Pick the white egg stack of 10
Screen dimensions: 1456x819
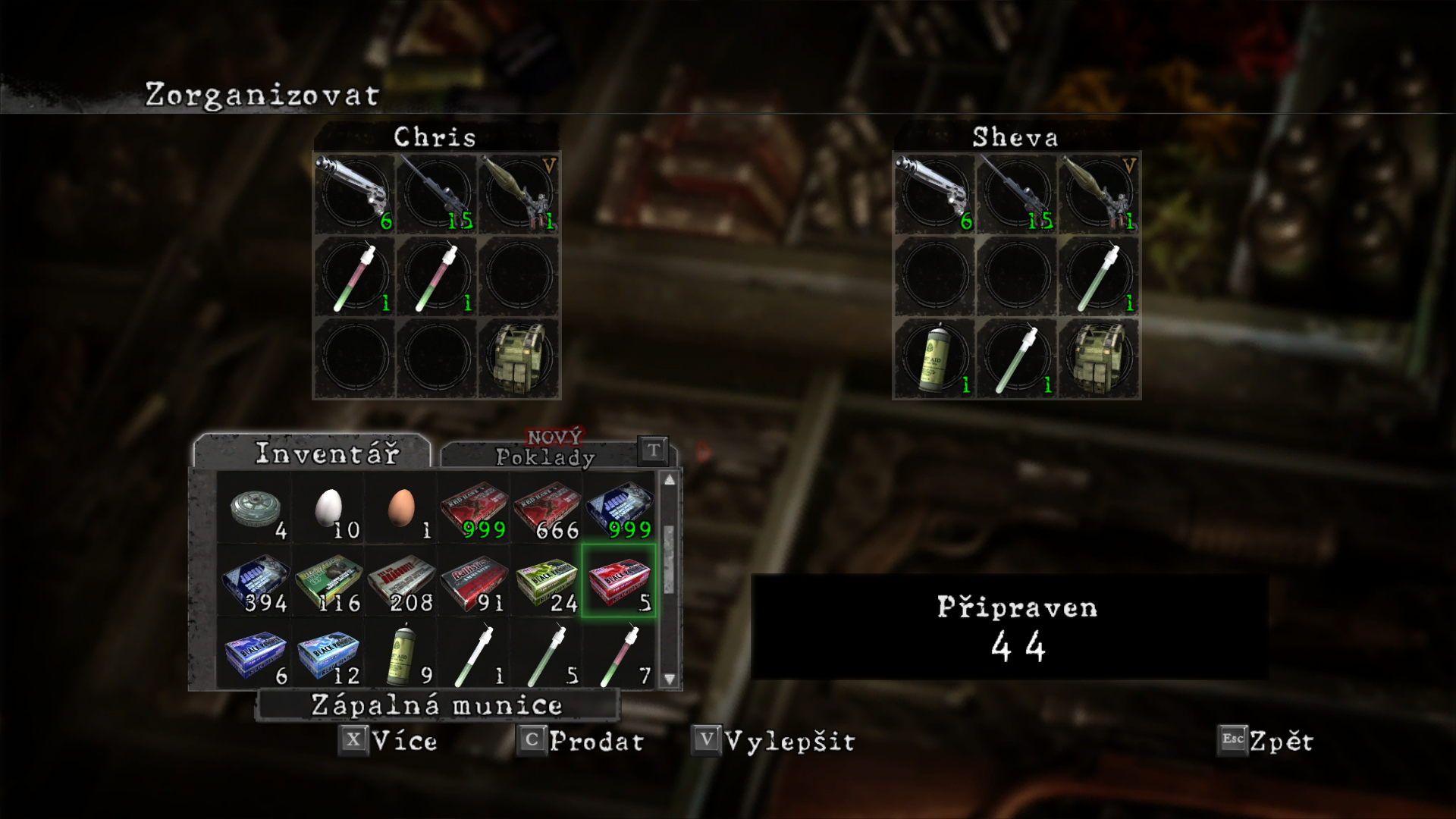[x=328, y=507]
